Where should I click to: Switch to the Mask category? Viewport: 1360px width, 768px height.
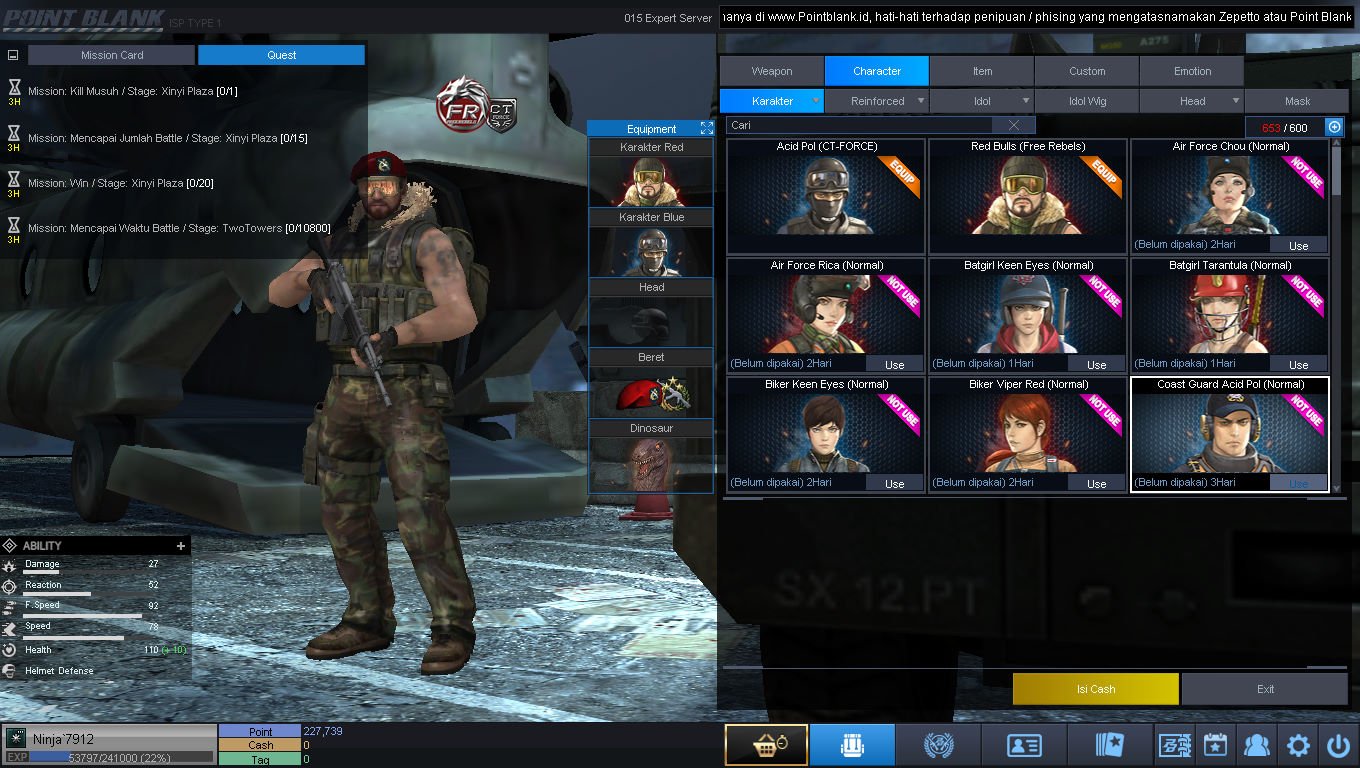point(1297,101)
